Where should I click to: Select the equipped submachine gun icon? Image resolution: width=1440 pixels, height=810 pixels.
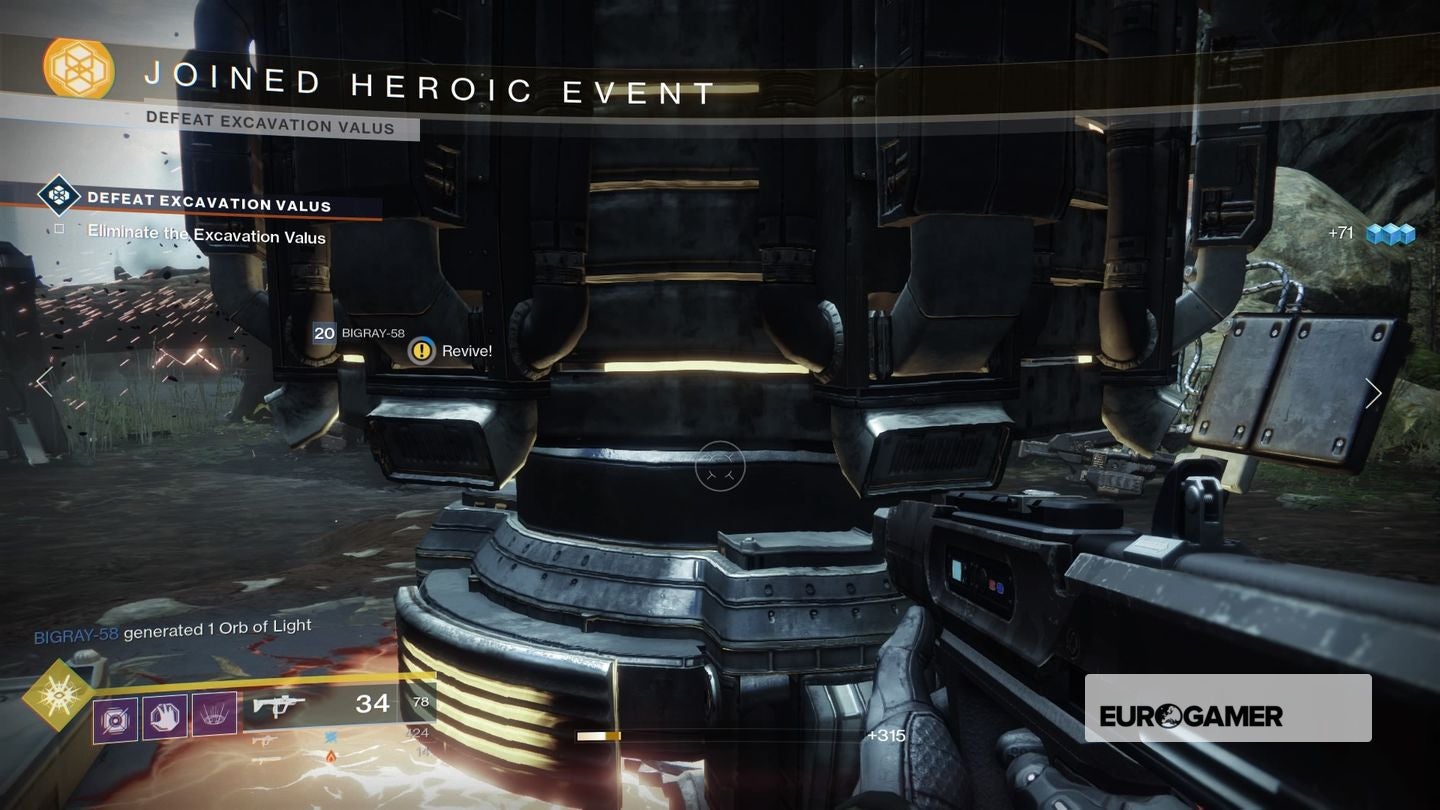coord(278,704)
